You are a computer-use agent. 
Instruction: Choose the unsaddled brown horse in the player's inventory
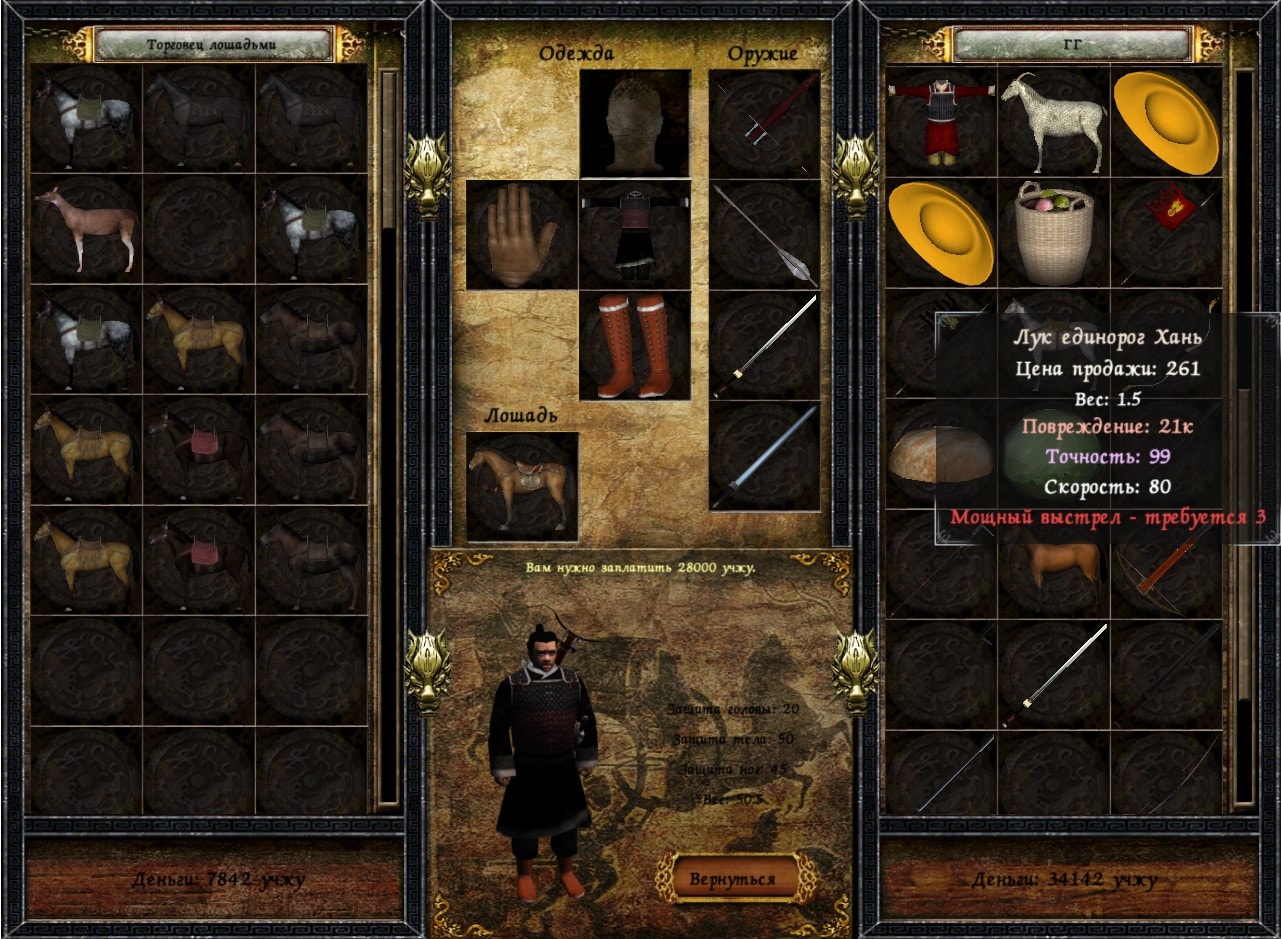tap(1053, 566)
